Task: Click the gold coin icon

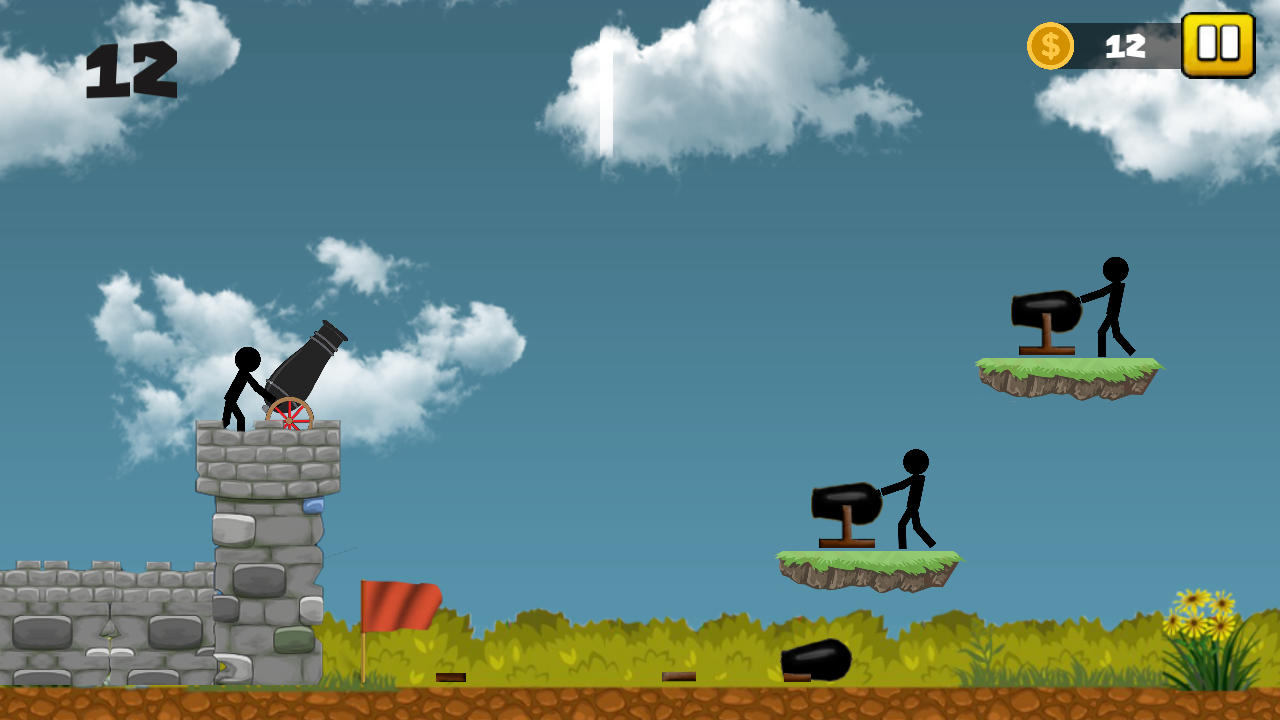Action: [x=1049, y=43]
